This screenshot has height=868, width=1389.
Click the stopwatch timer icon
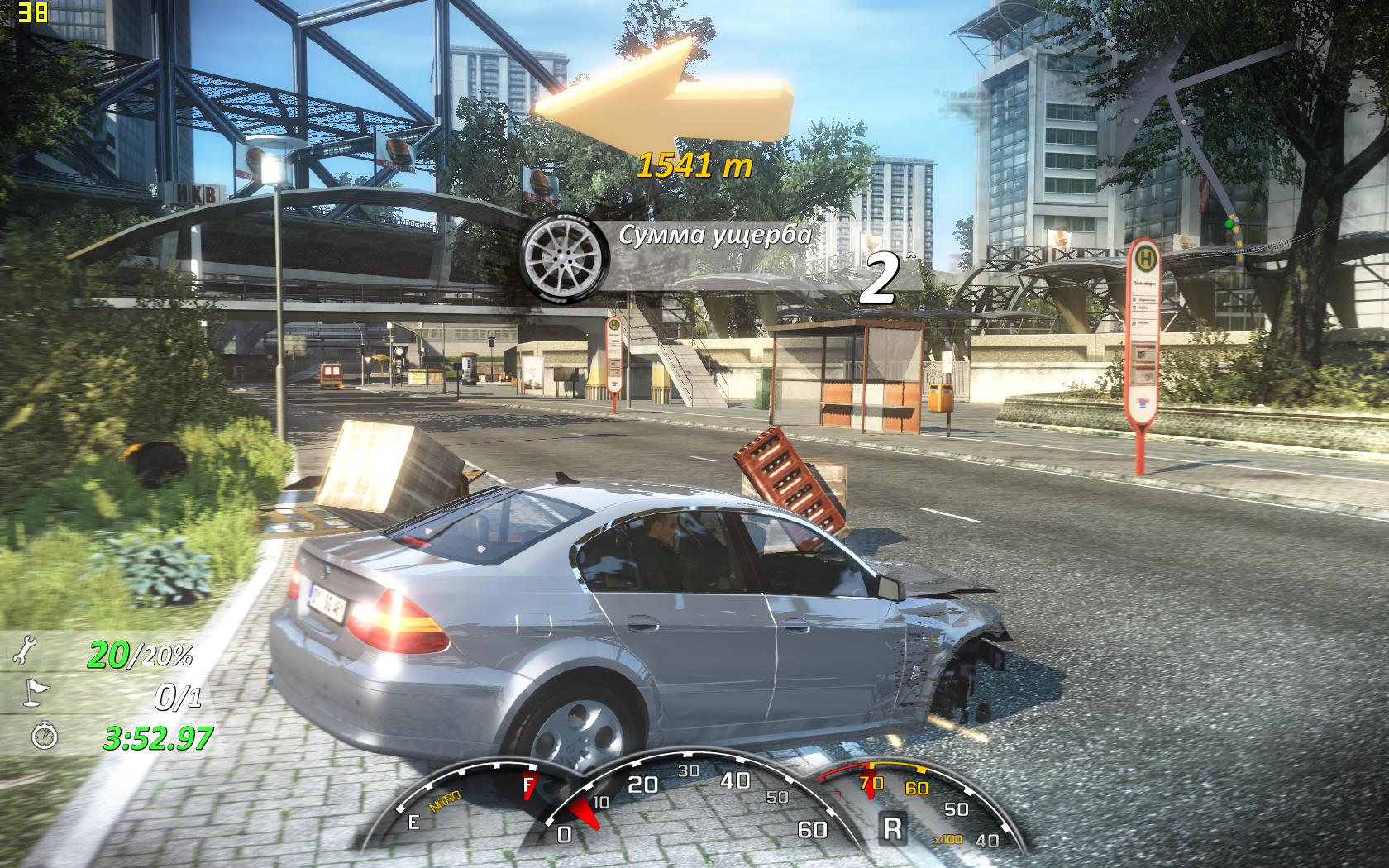[x=43, y=736]
